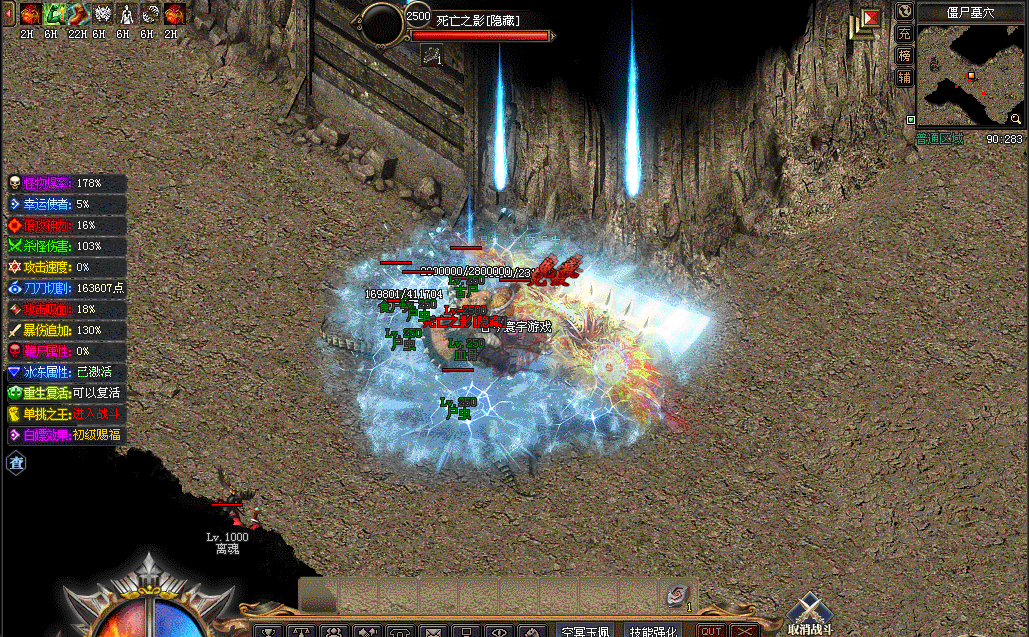1029x637 pixels.
Task: Click the red X button beside OUT
Action: click(743, 631)
